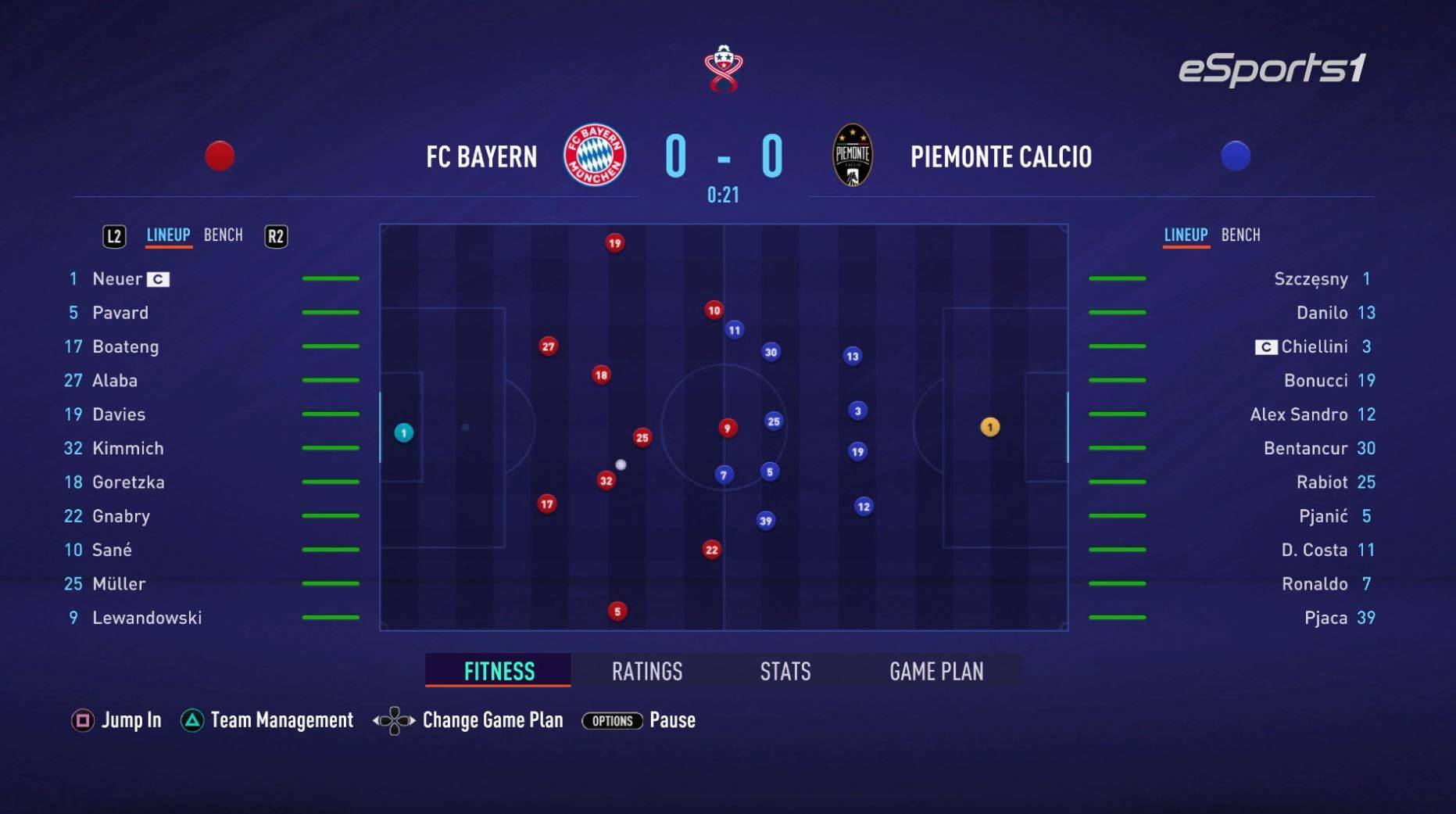Pick Müller from the Bayern lineup
The width and height of the screenshot is (1456, 814).
(119, 584)
